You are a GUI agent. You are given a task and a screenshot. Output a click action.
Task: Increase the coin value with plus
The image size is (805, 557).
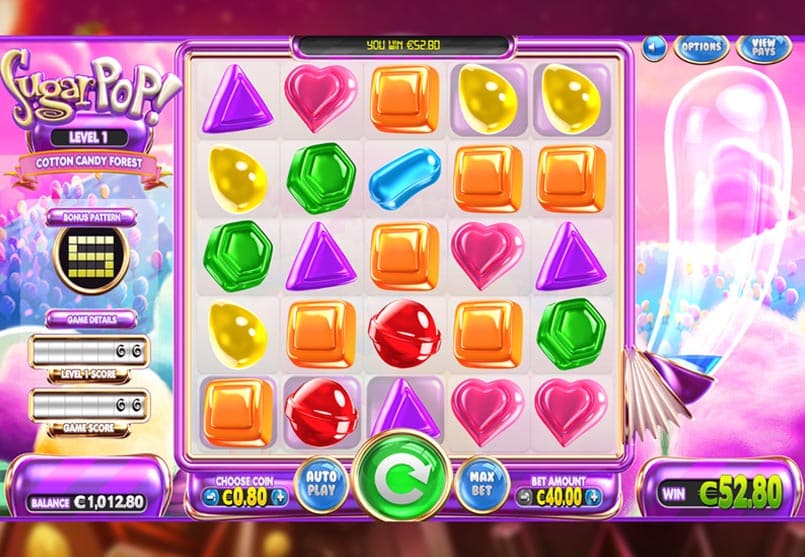coord(280,496)
